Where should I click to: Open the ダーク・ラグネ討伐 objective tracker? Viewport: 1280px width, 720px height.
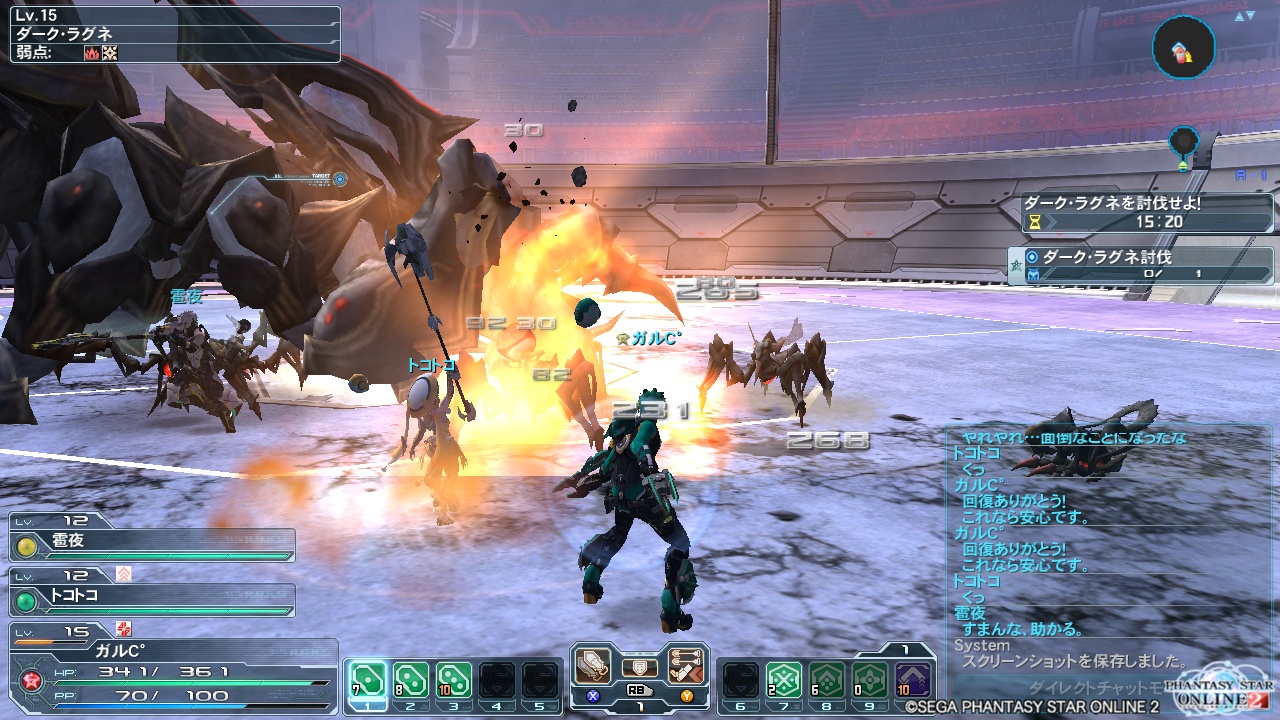pyautogui.click(x=1140, y=265)
